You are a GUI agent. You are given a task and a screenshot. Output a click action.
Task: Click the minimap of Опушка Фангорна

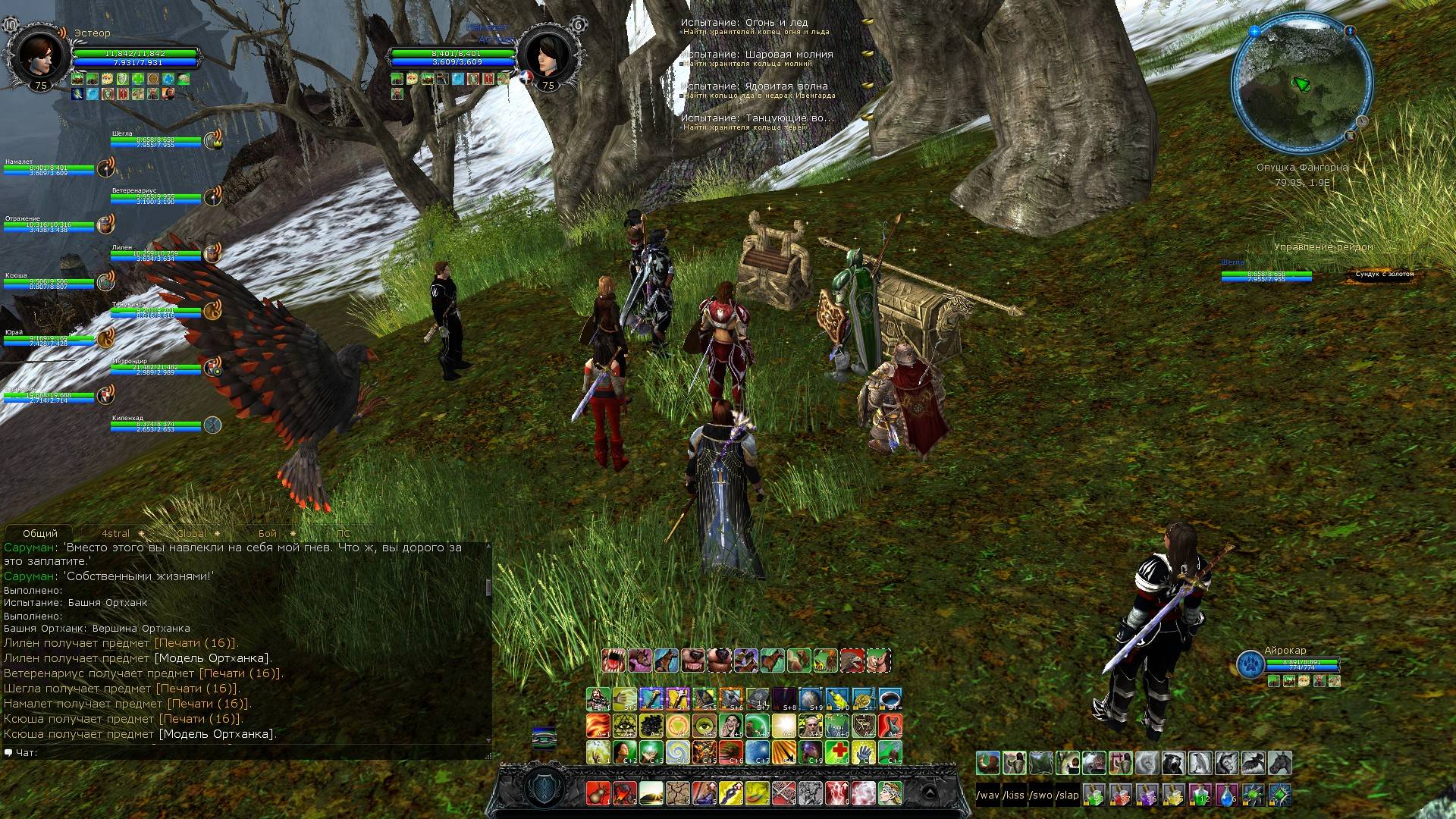pos(1301,85)
